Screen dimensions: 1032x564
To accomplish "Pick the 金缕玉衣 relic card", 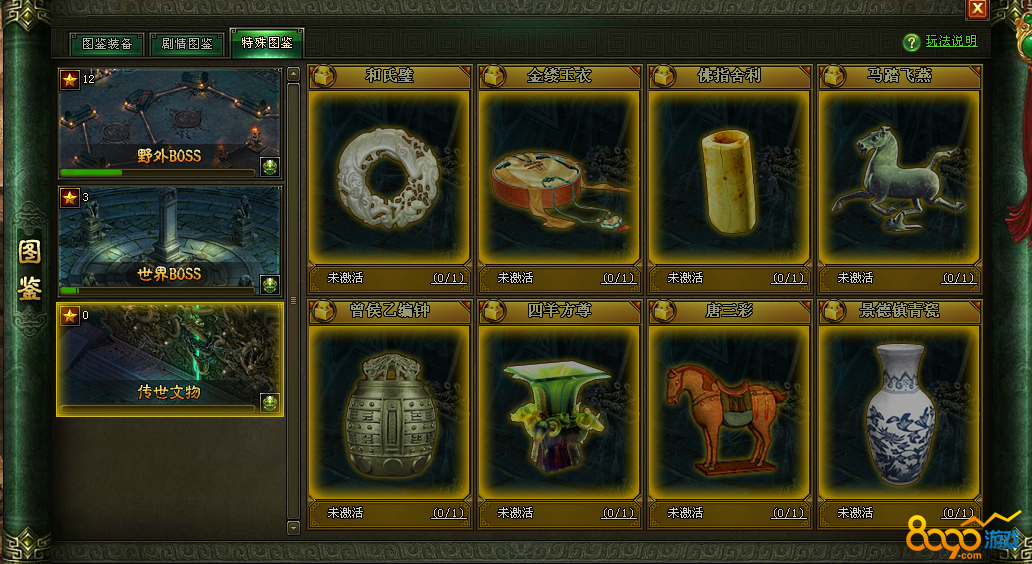I will tap(559, 178).
